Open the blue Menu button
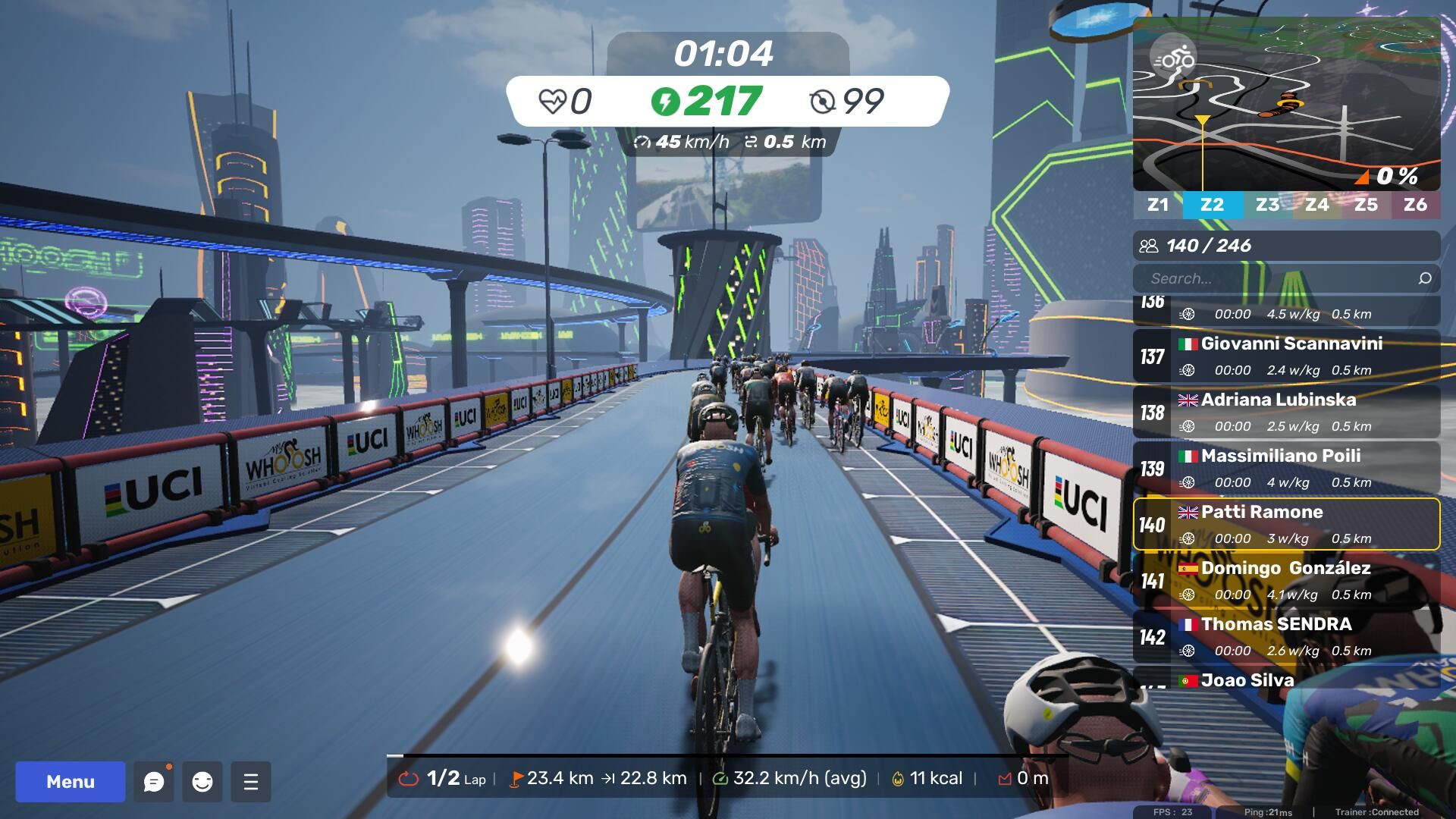The height and width of the screenshot is (819, 1456). (x=71, y=781)
